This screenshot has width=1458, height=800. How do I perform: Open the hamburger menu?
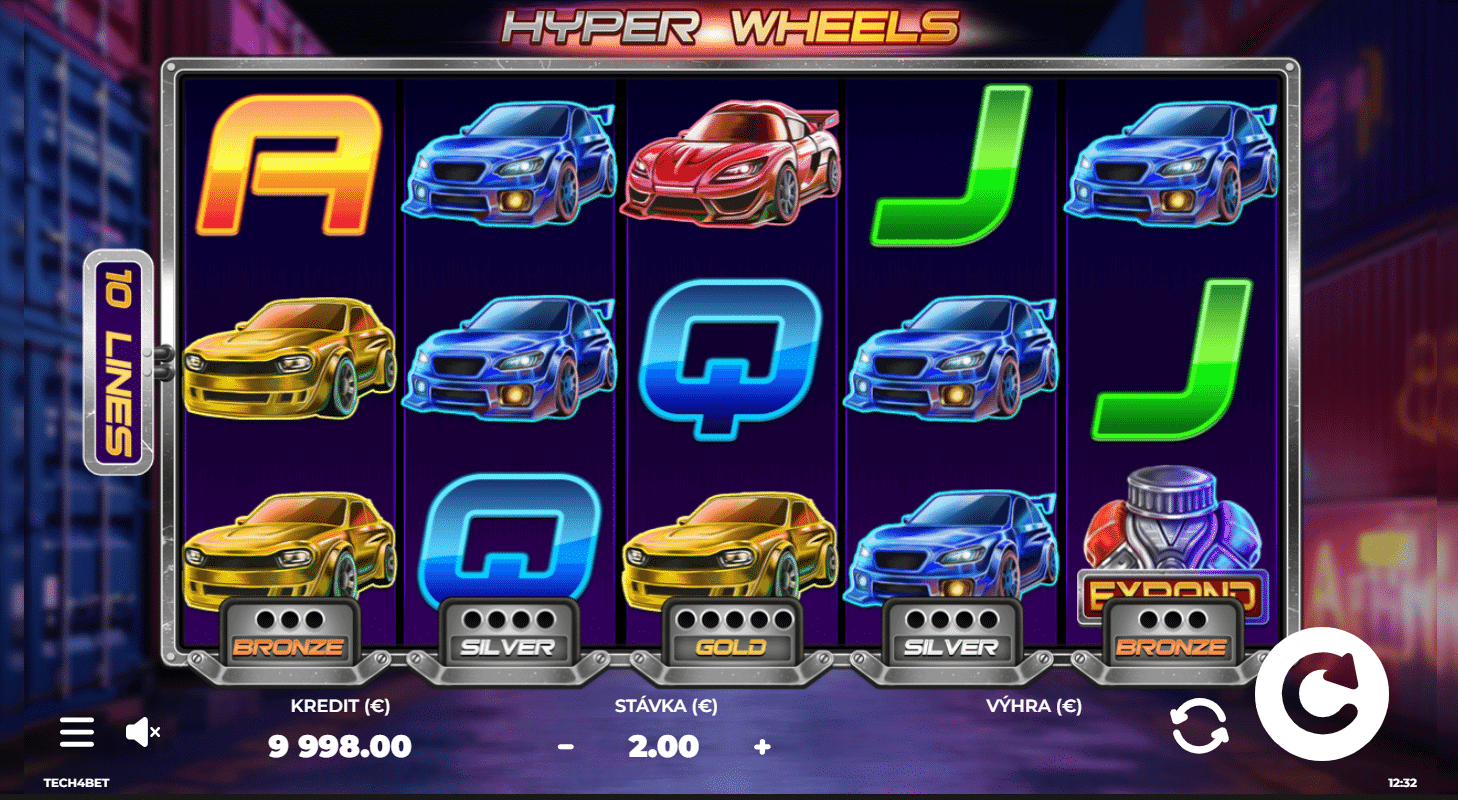point(77,732)
